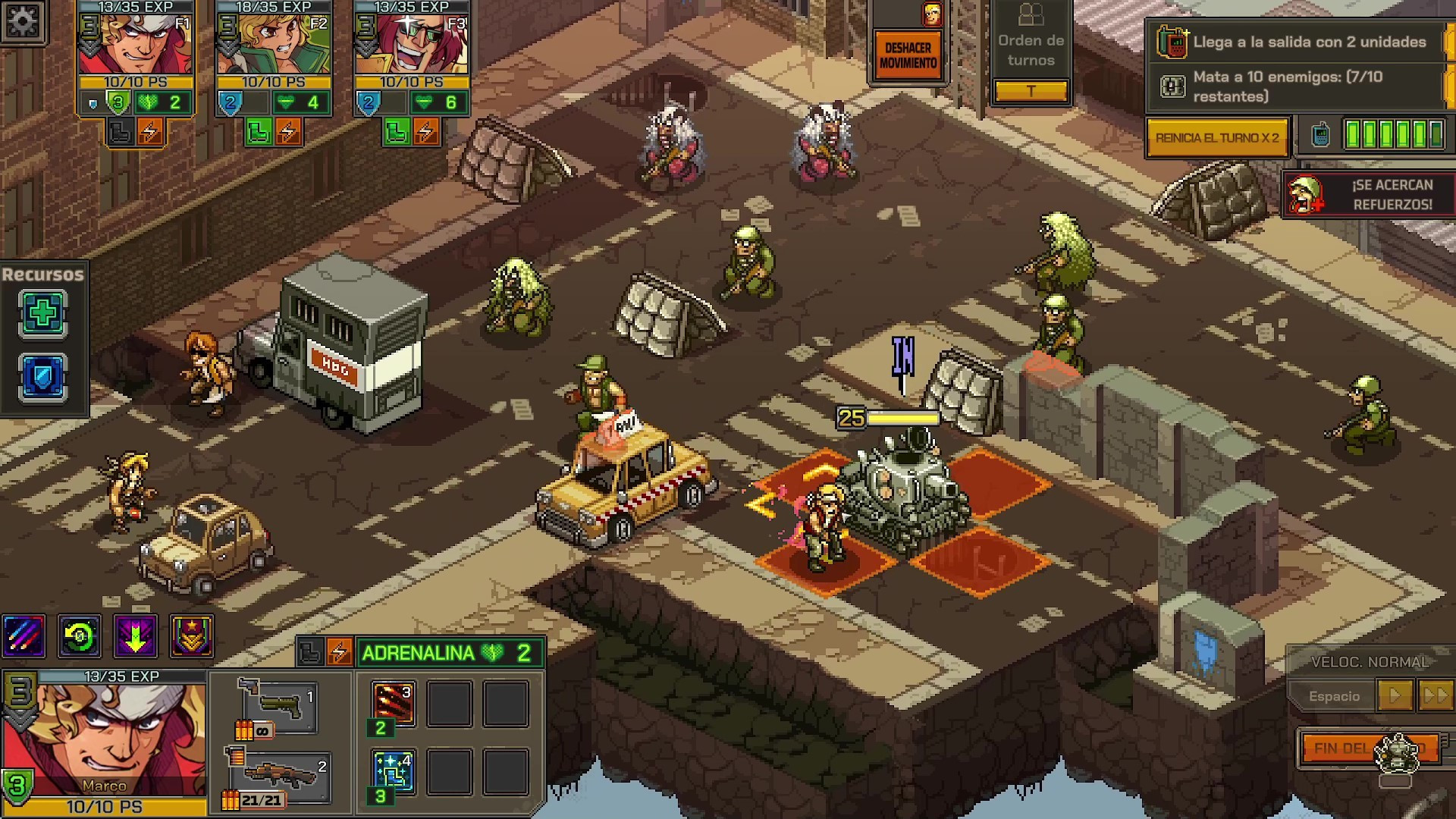Image resolution: width=1456 pixels, height=819 pixels.
Task: Activate the green spiral skill icon
Action: 80,635
